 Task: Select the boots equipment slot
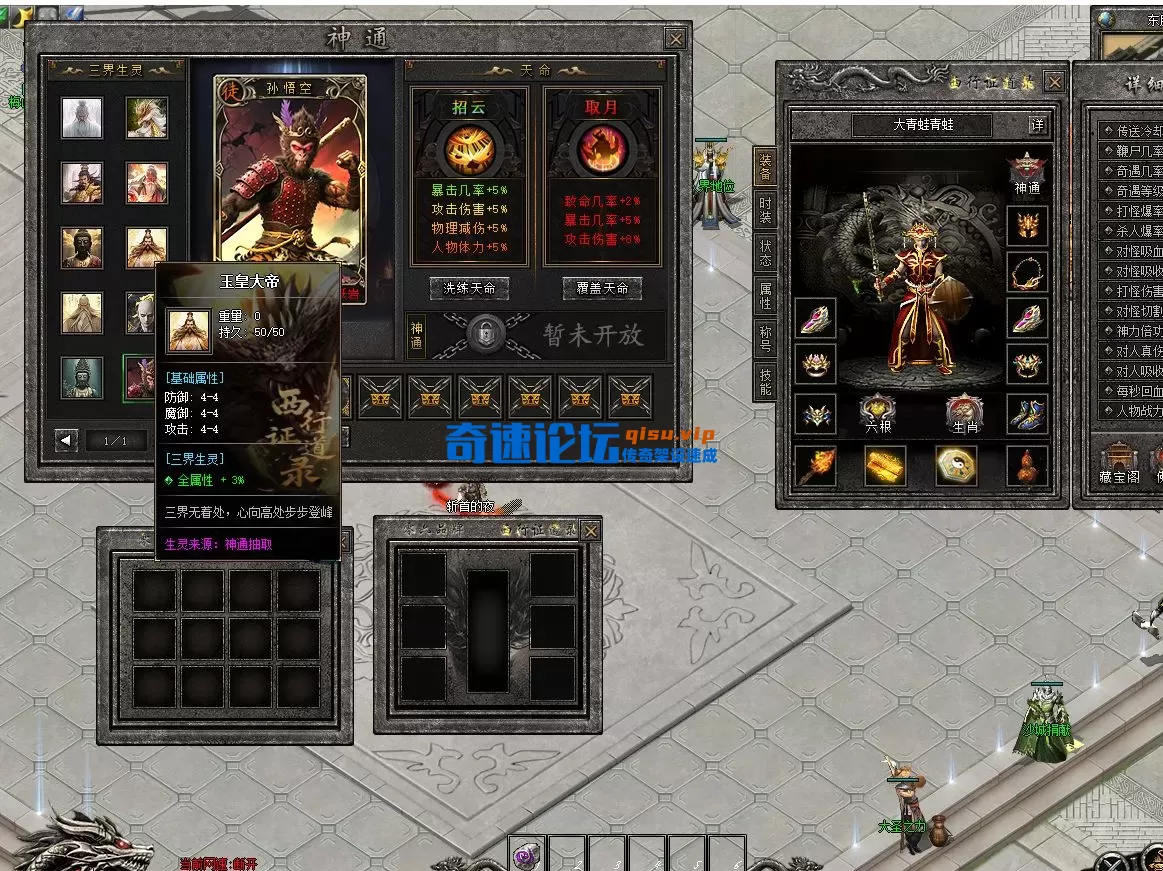coord(1027,413)
